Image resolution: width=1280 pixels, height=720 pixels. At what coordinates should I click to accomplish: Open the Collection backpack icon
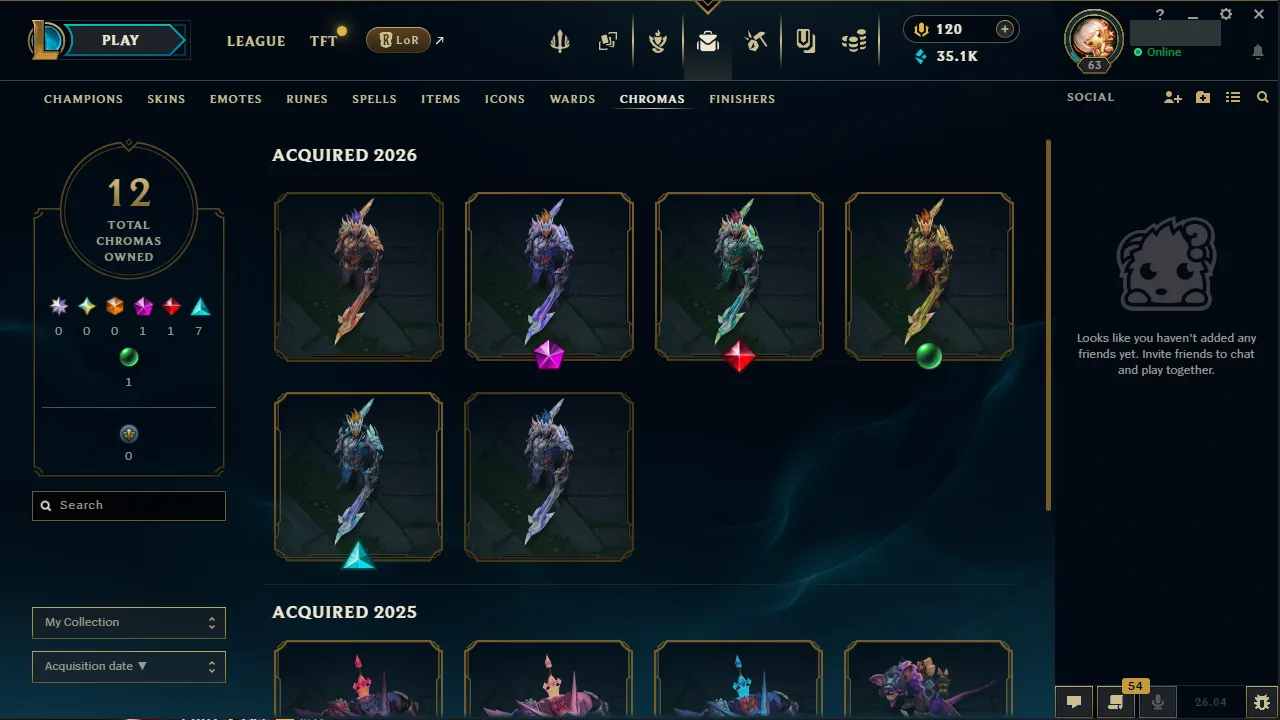tap(708, 41)
